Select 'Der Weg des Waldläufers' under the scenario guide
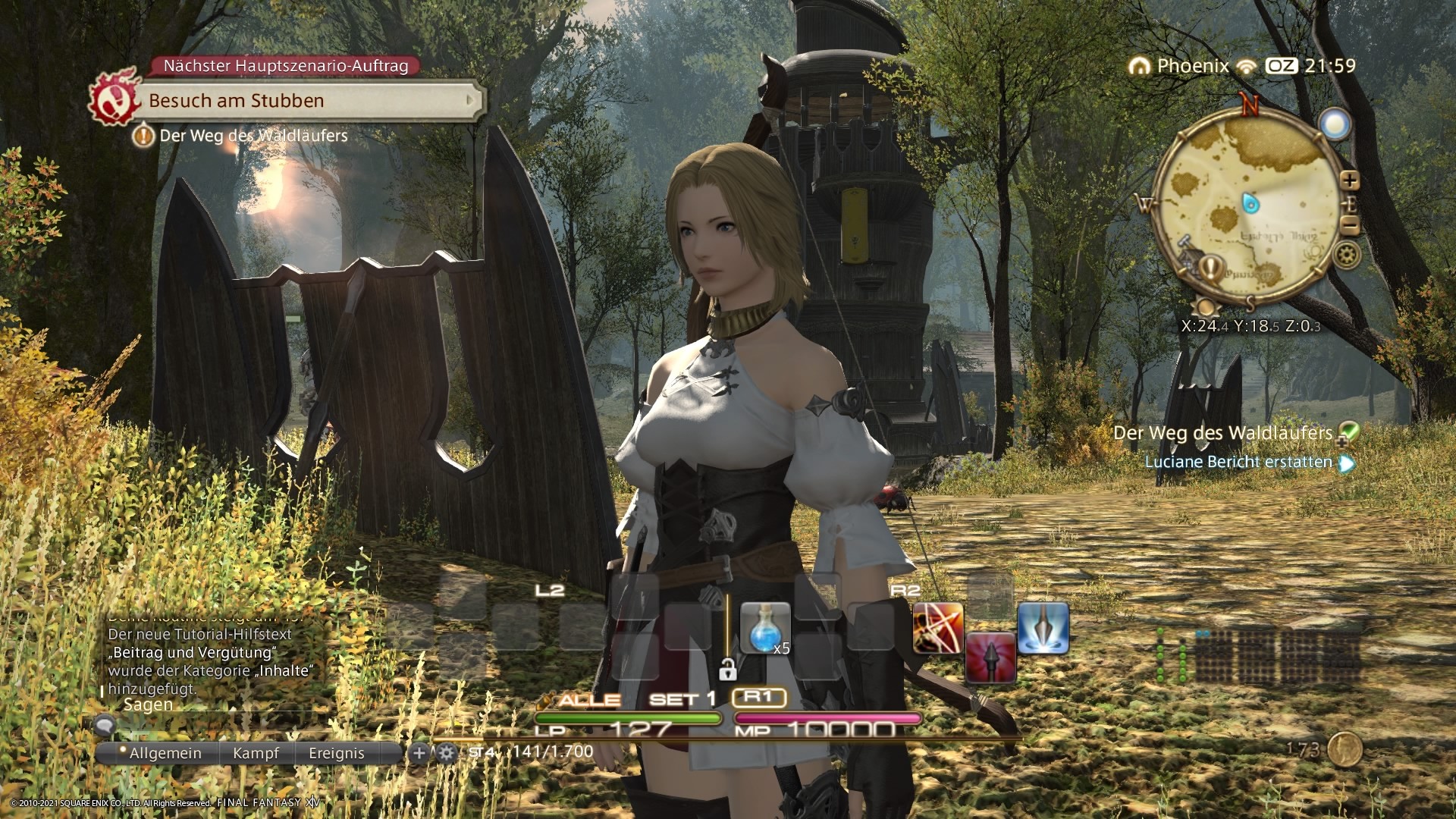This screenshot has width=1456, height=819. pyautogui.click(x=253, y=136)
